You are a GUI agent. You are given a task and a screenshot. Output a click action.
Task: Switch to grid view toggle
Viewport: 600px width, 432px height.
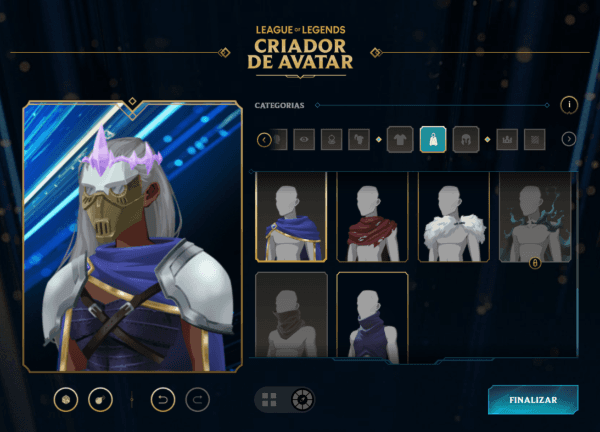point(269,400)
